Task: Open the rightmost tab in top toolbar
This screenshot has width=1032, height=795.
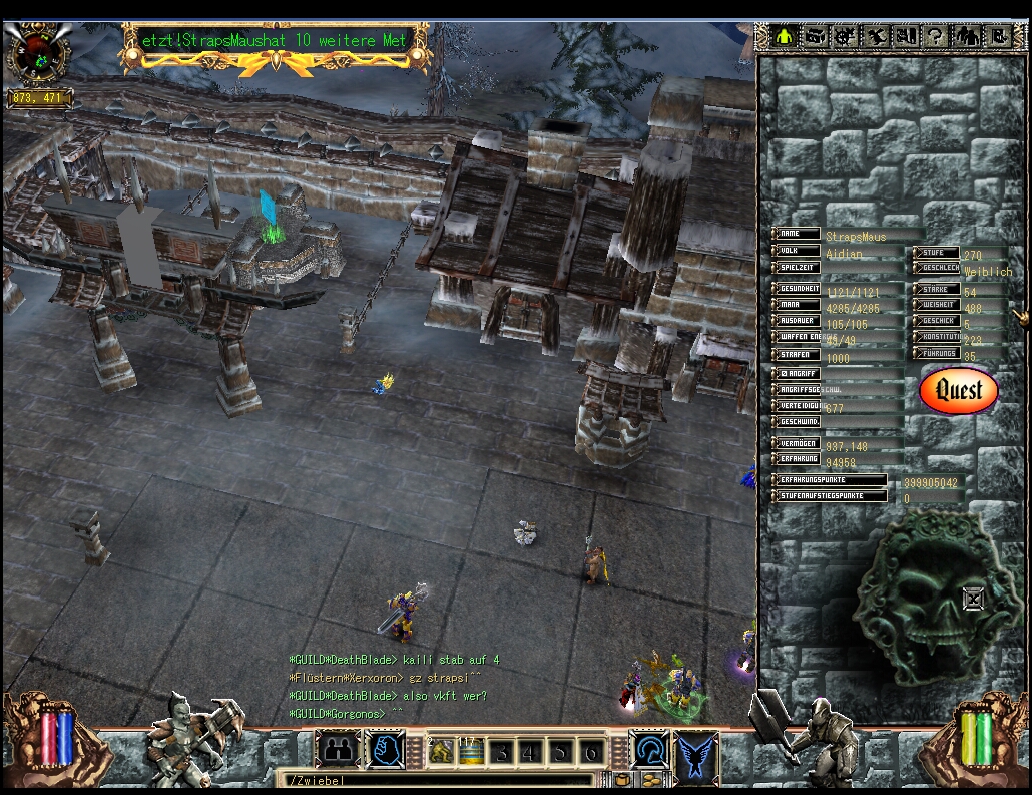Action: coord(997,37)
